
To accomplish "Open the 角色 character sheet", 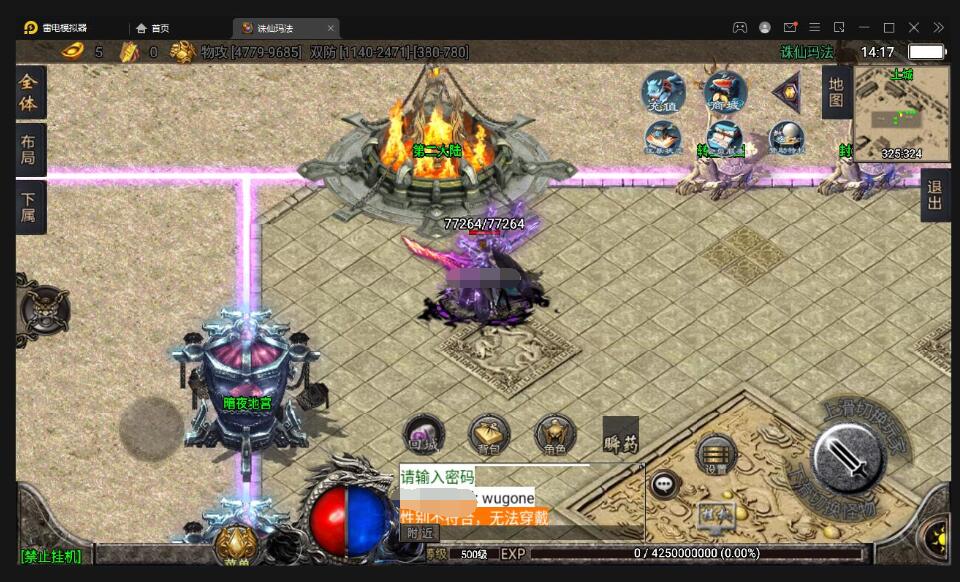I will pyautogui.click(x=555, y=435).
